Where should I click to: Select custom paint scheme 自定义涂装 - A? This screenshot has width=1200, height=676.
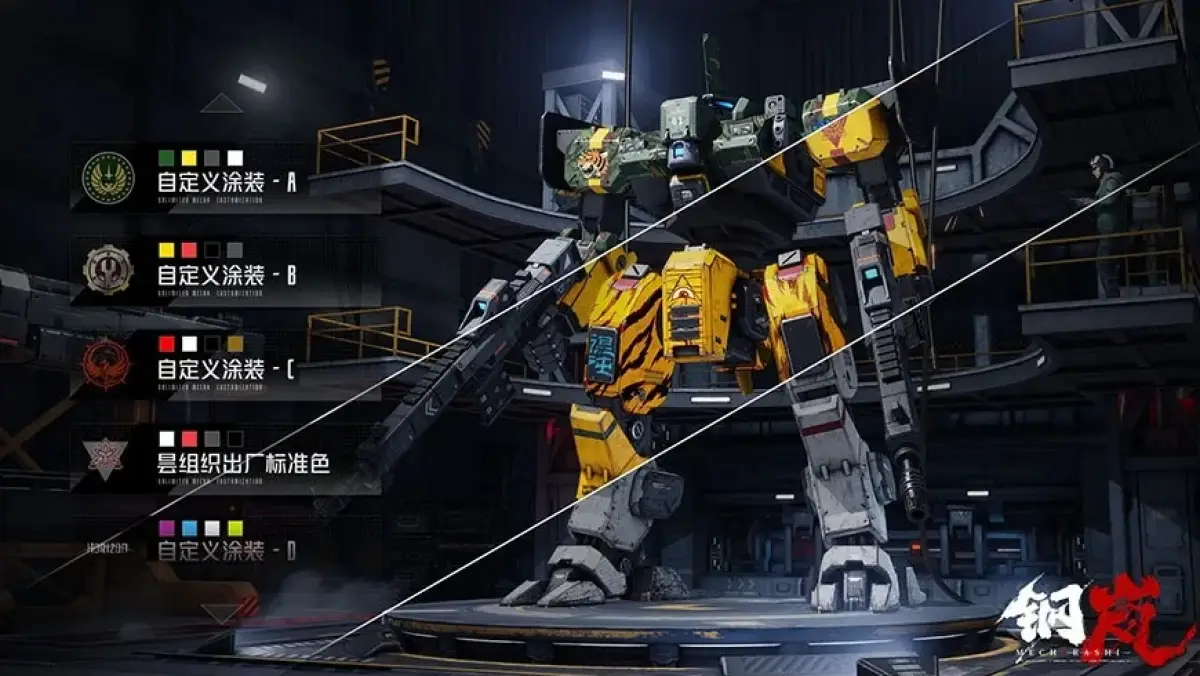(x=227, y=184)
